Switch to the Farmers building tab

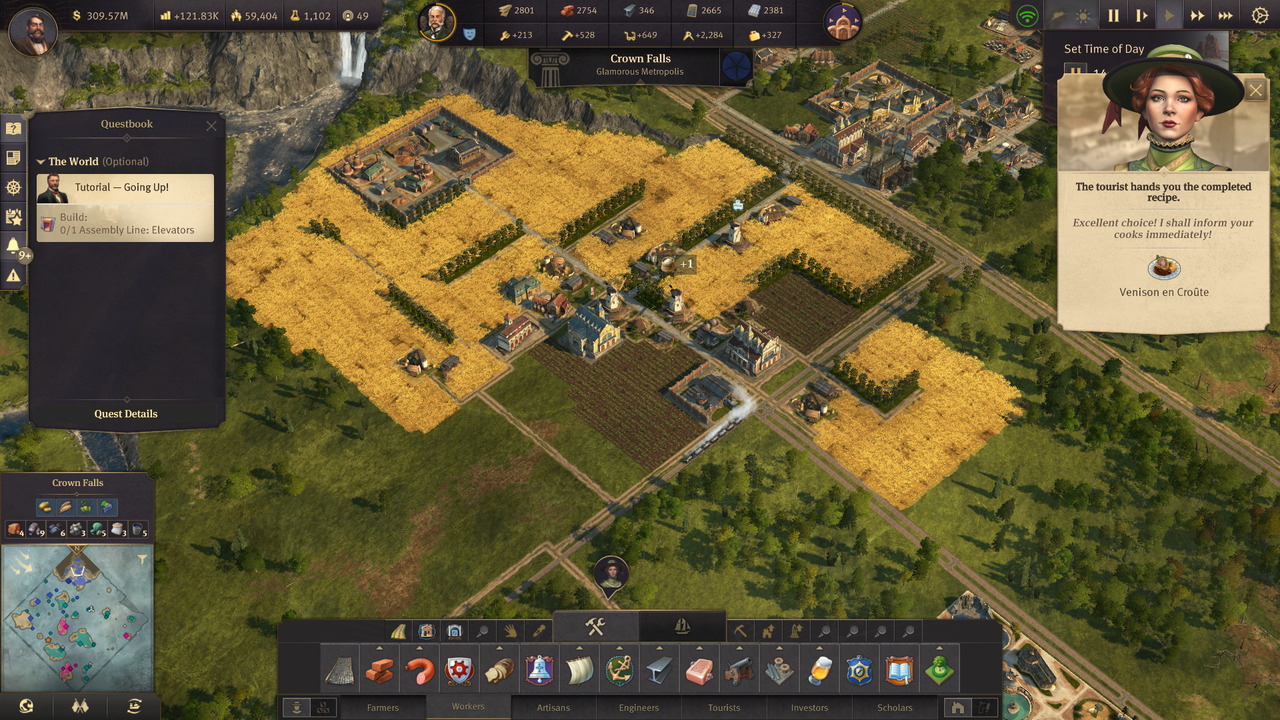pos(382,707)
